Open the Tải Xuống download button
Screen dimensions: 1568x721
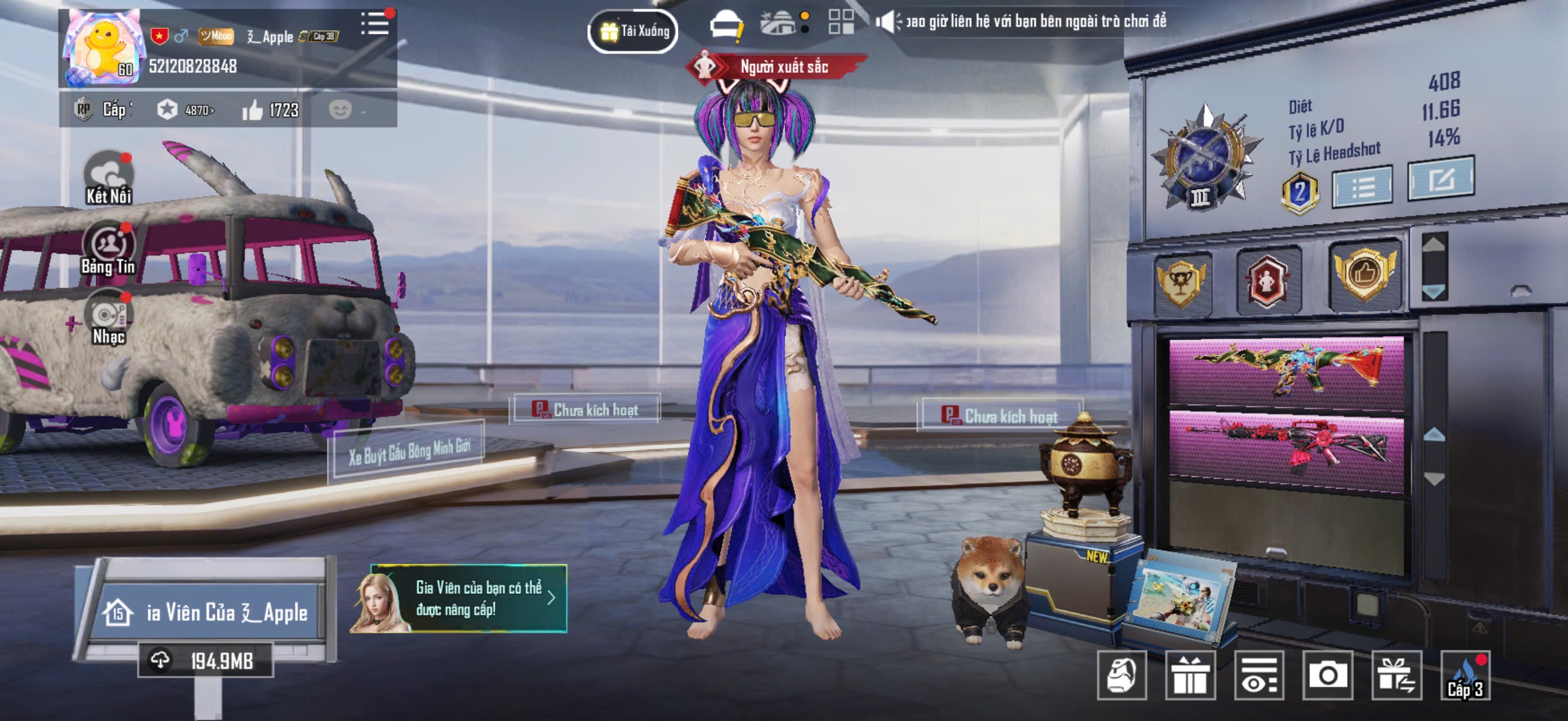coord(633,31)
